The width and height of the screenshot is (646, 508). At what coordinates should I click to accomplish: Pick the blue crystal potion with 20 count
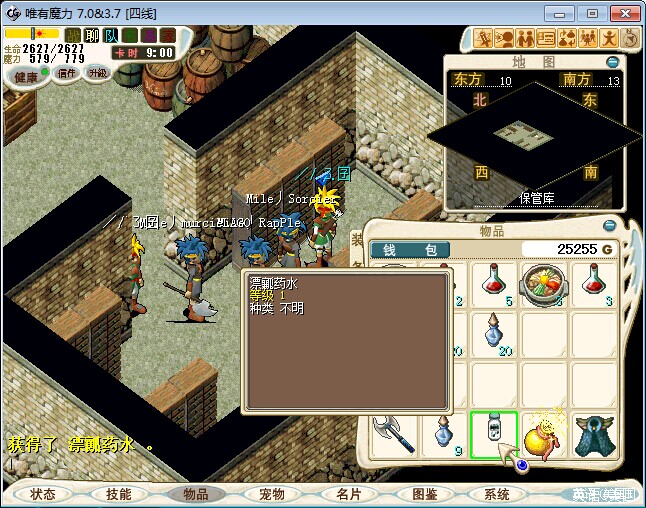(x=494, y=335)
